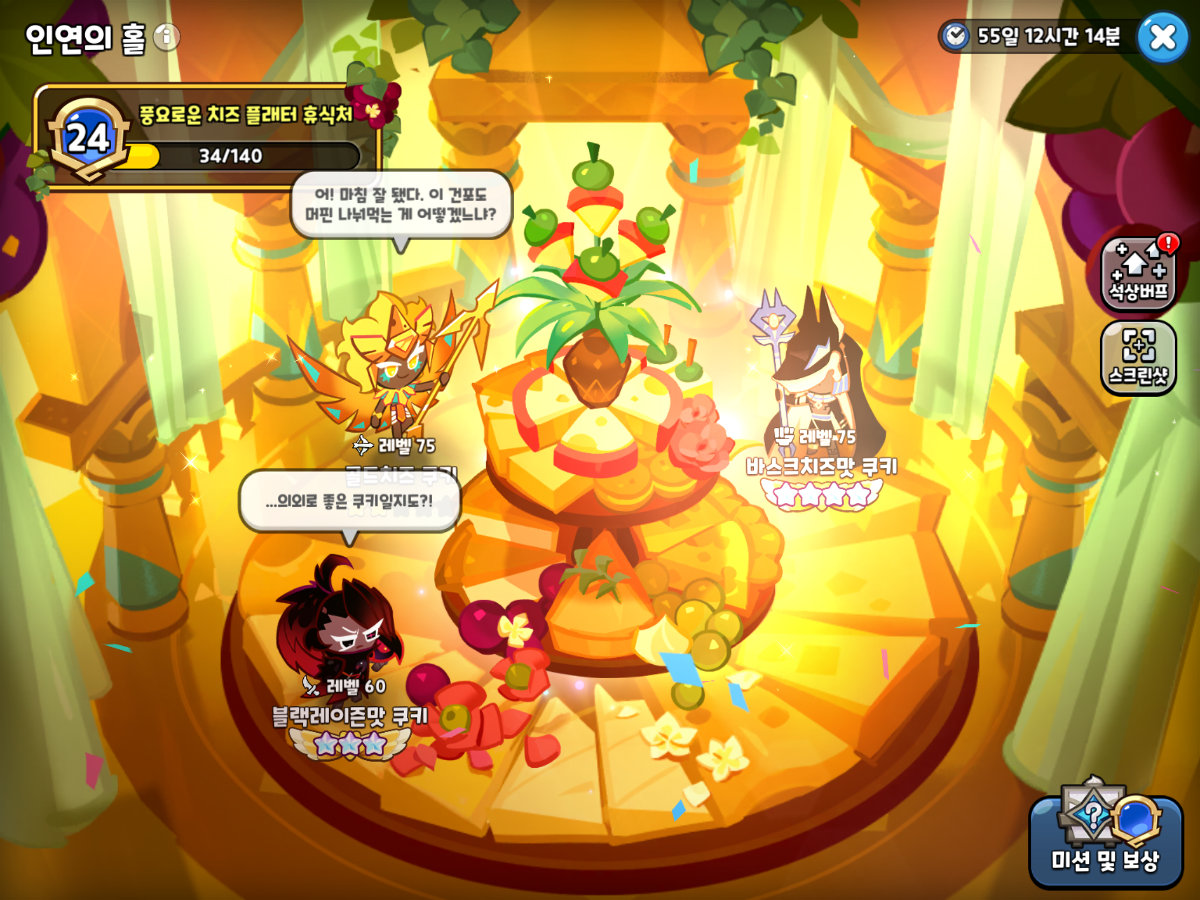The image size is (1200, 900).
Task: Take a screenshot with the 스크린샷 button
Action: [1138, 357]
